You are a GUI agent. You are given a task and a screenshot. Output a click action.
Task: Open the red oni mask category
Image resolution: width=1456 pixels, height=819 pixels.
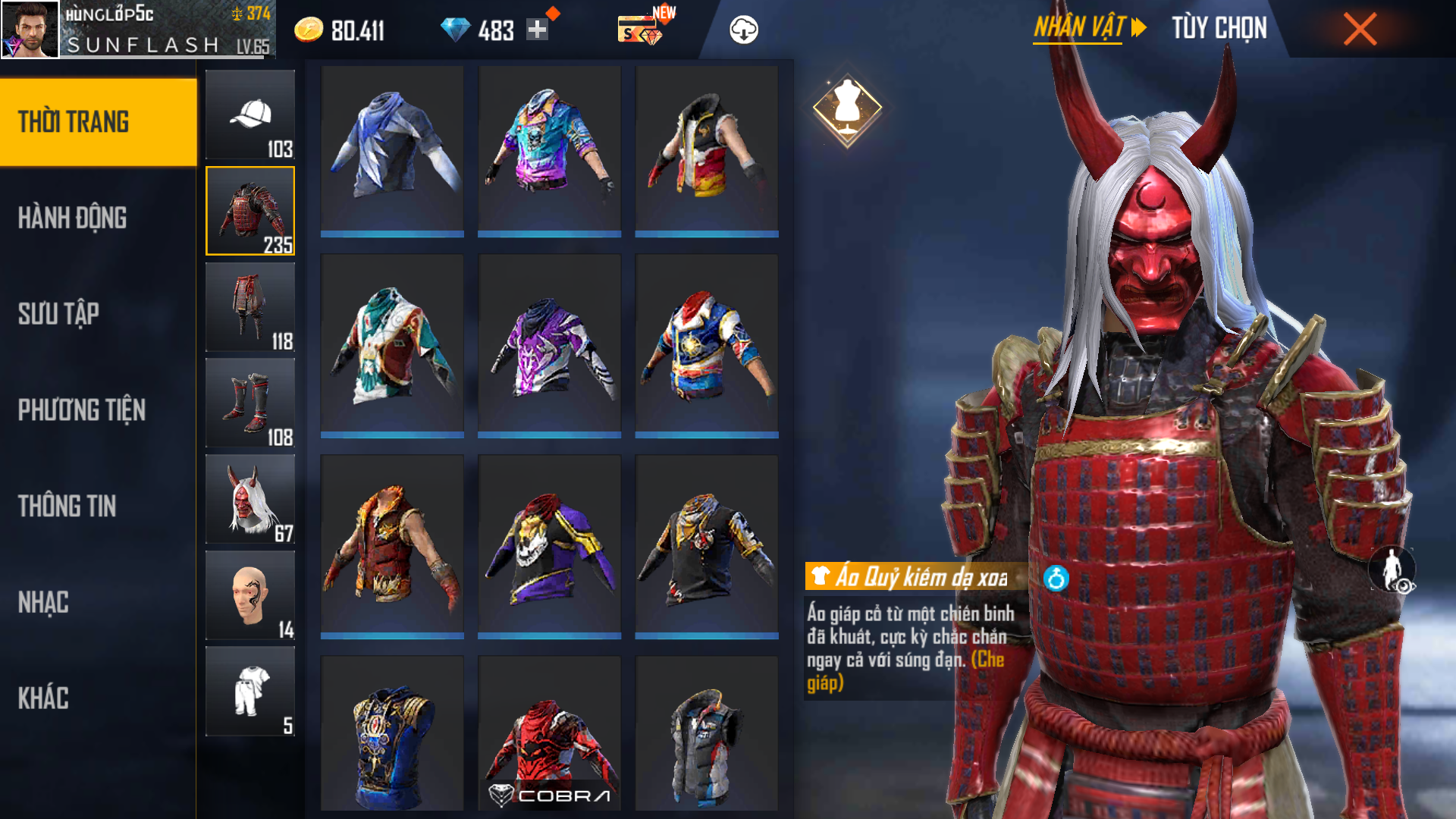250,499
